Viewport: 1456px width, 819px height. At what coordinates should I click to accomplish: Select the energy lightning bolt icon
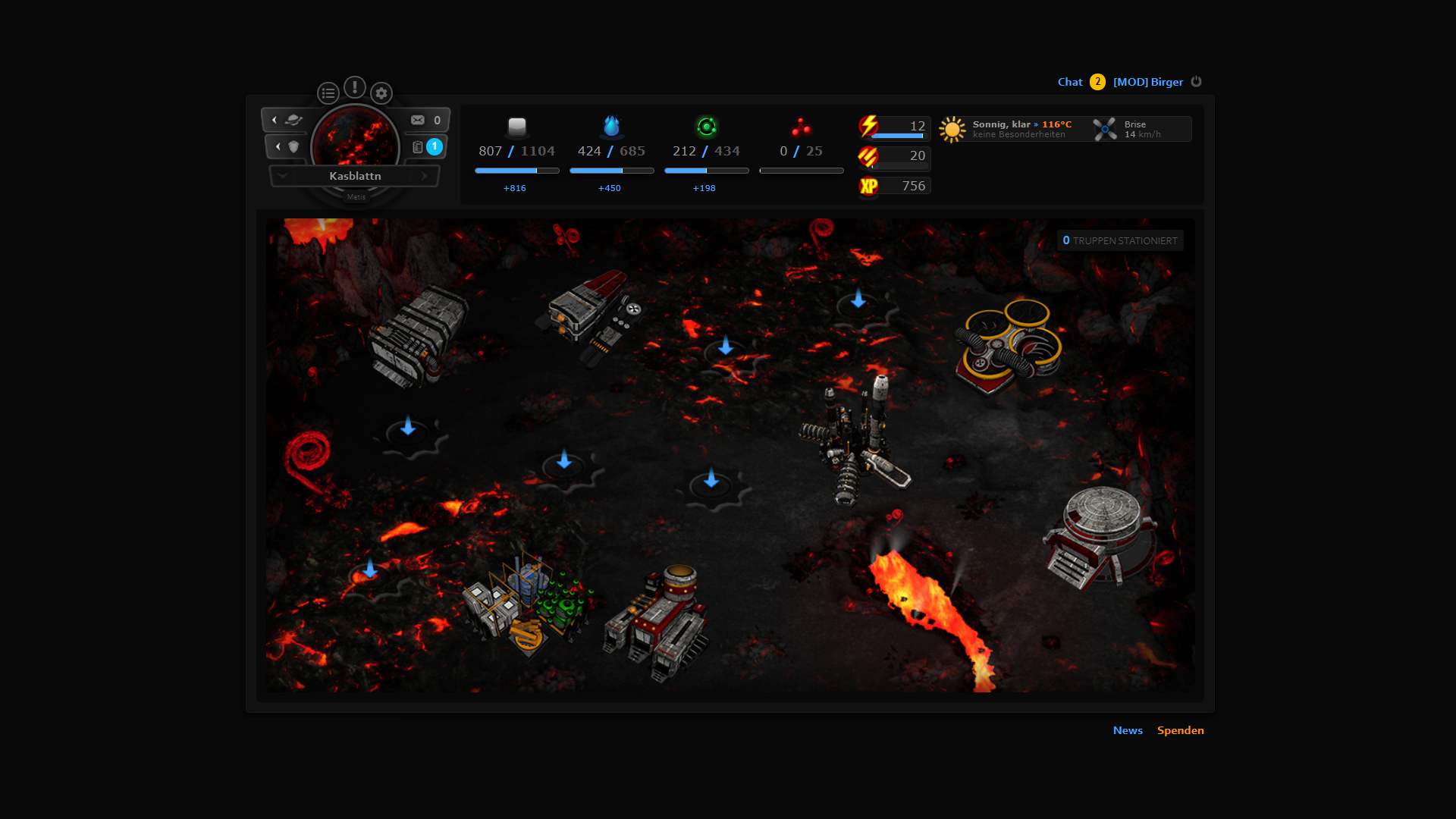pos(869,126)
